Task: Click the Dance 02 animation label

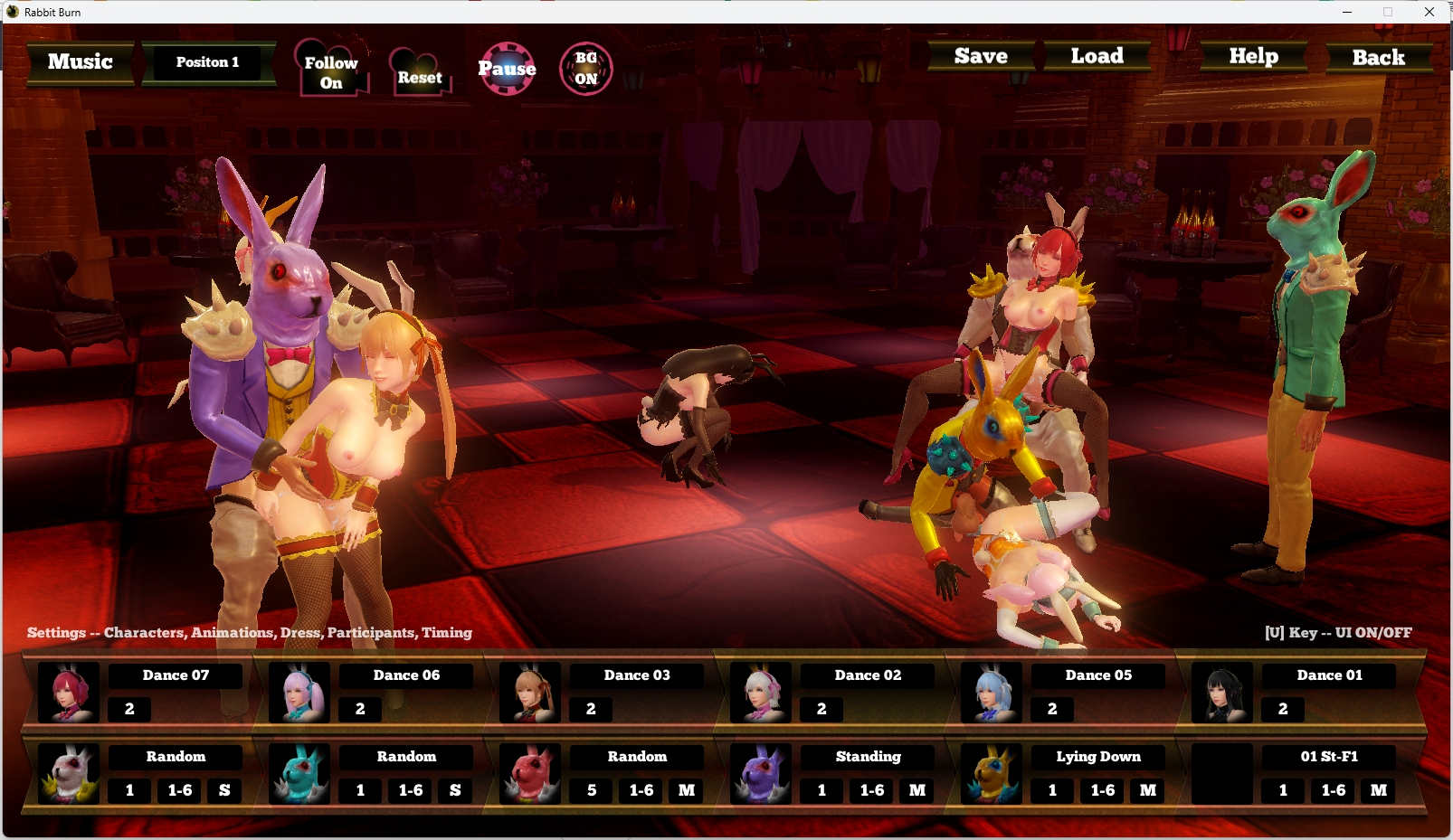Action: click(x=868, y=675)
